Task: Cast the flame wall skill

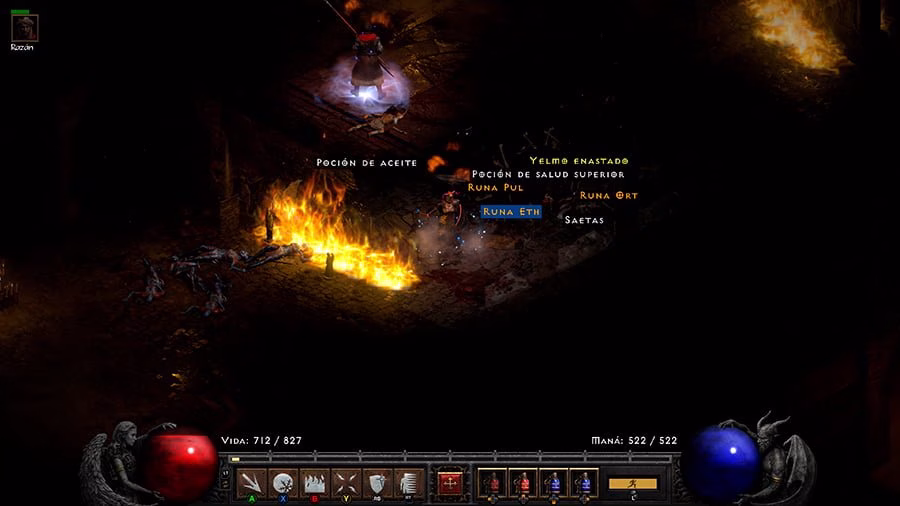Action: pos(315,483)
